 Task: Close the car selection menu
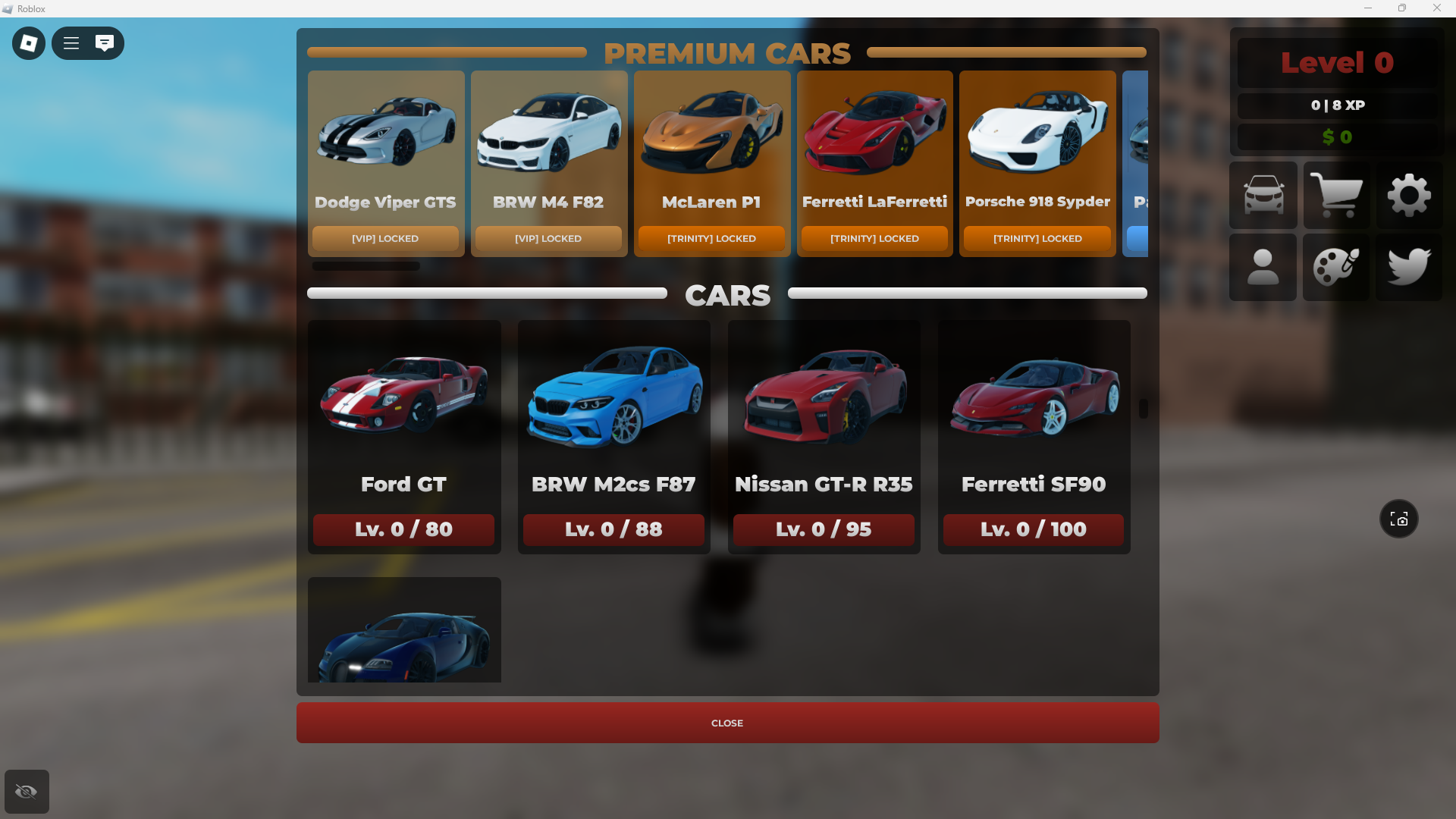coord(727,723)
